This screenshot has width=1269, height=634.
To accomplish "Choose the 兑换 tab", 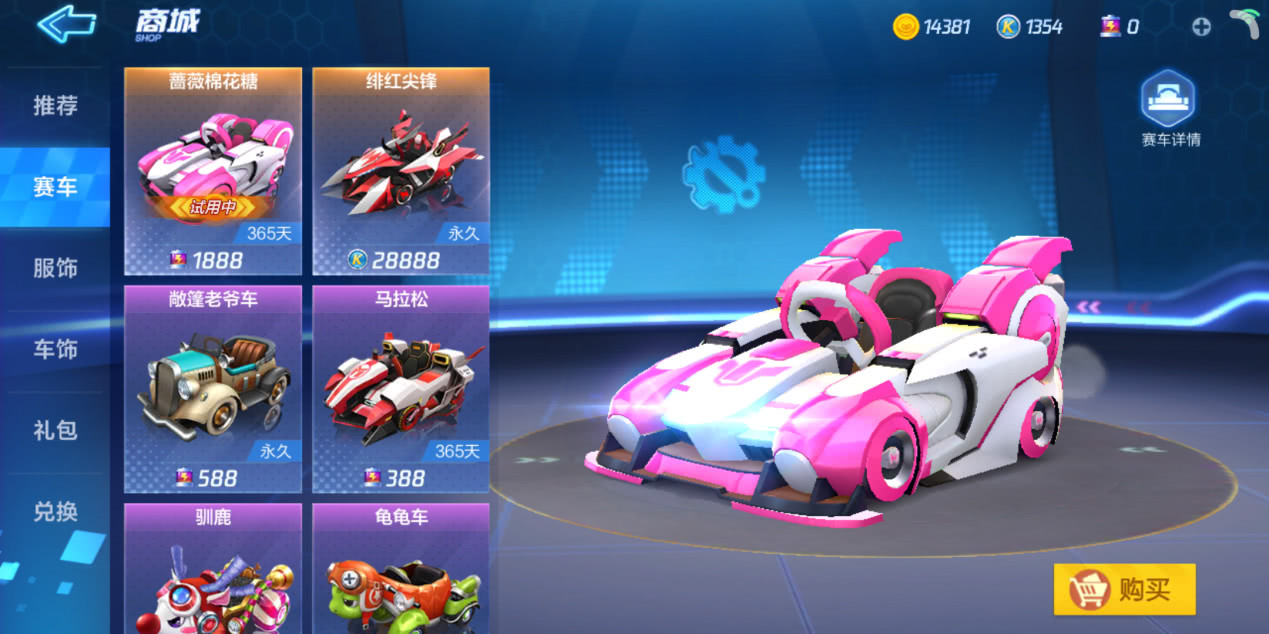I will (x=55, y=512).
